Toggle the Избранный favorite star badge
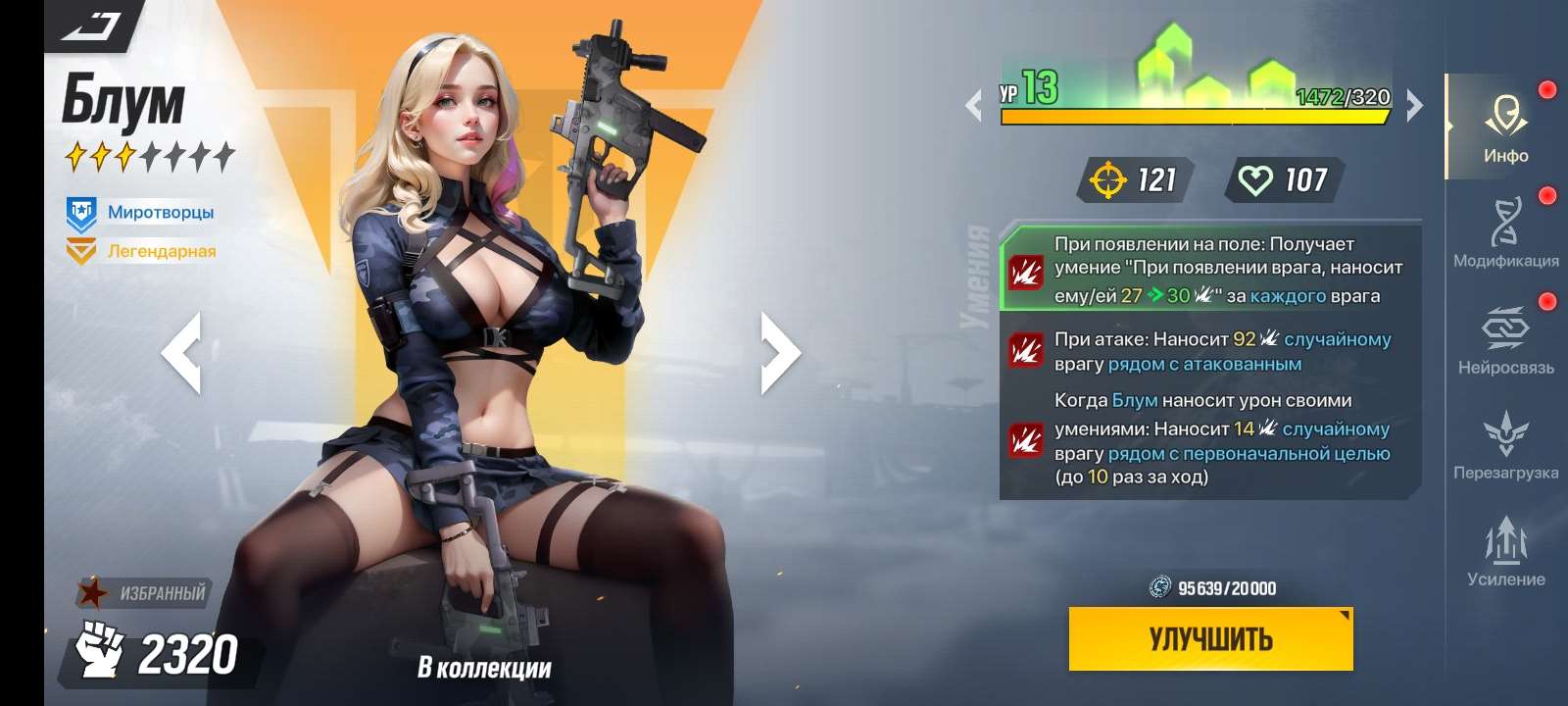This screenshot has width=1568, height=706. click(x=93, y=592)
